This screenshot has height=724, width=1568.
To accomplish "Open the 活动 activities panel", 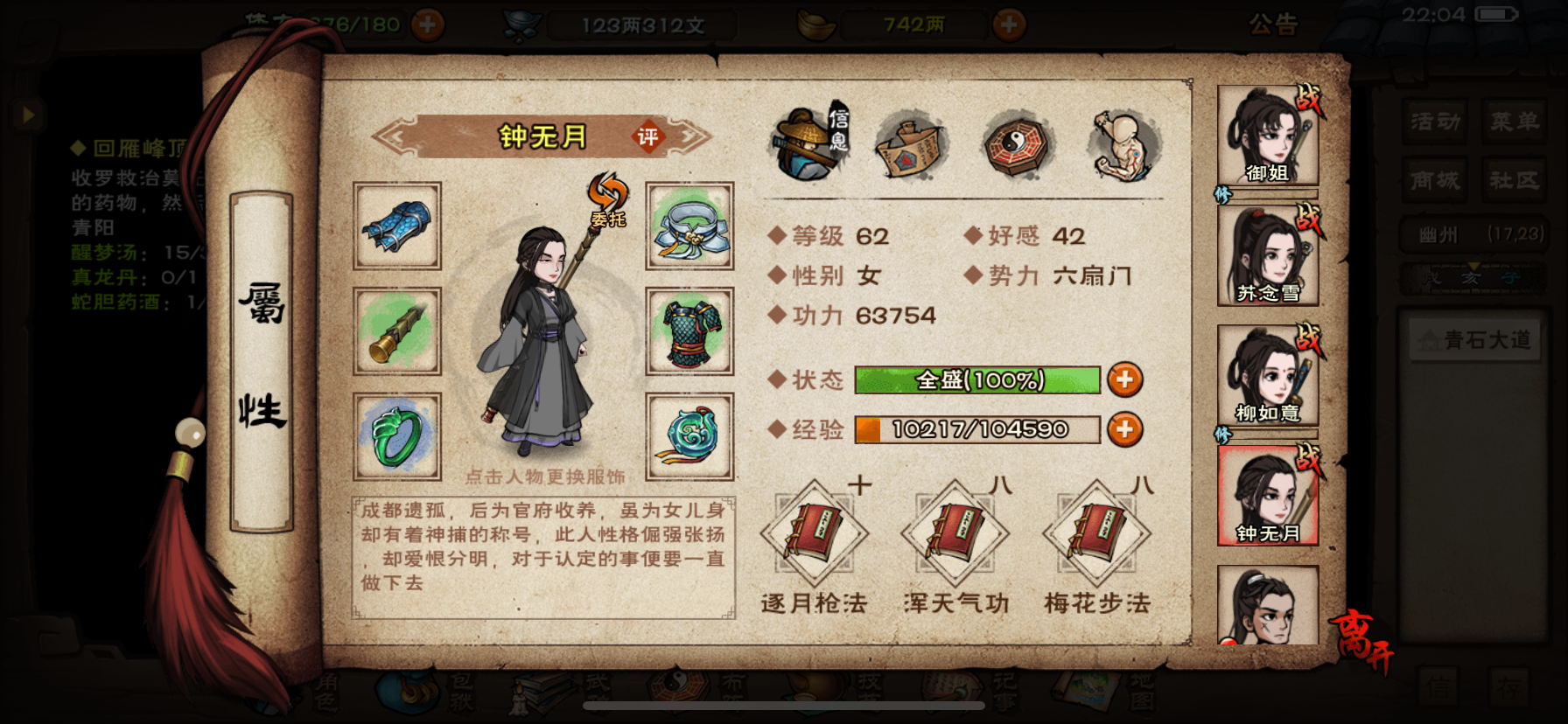I will 1434,122.
